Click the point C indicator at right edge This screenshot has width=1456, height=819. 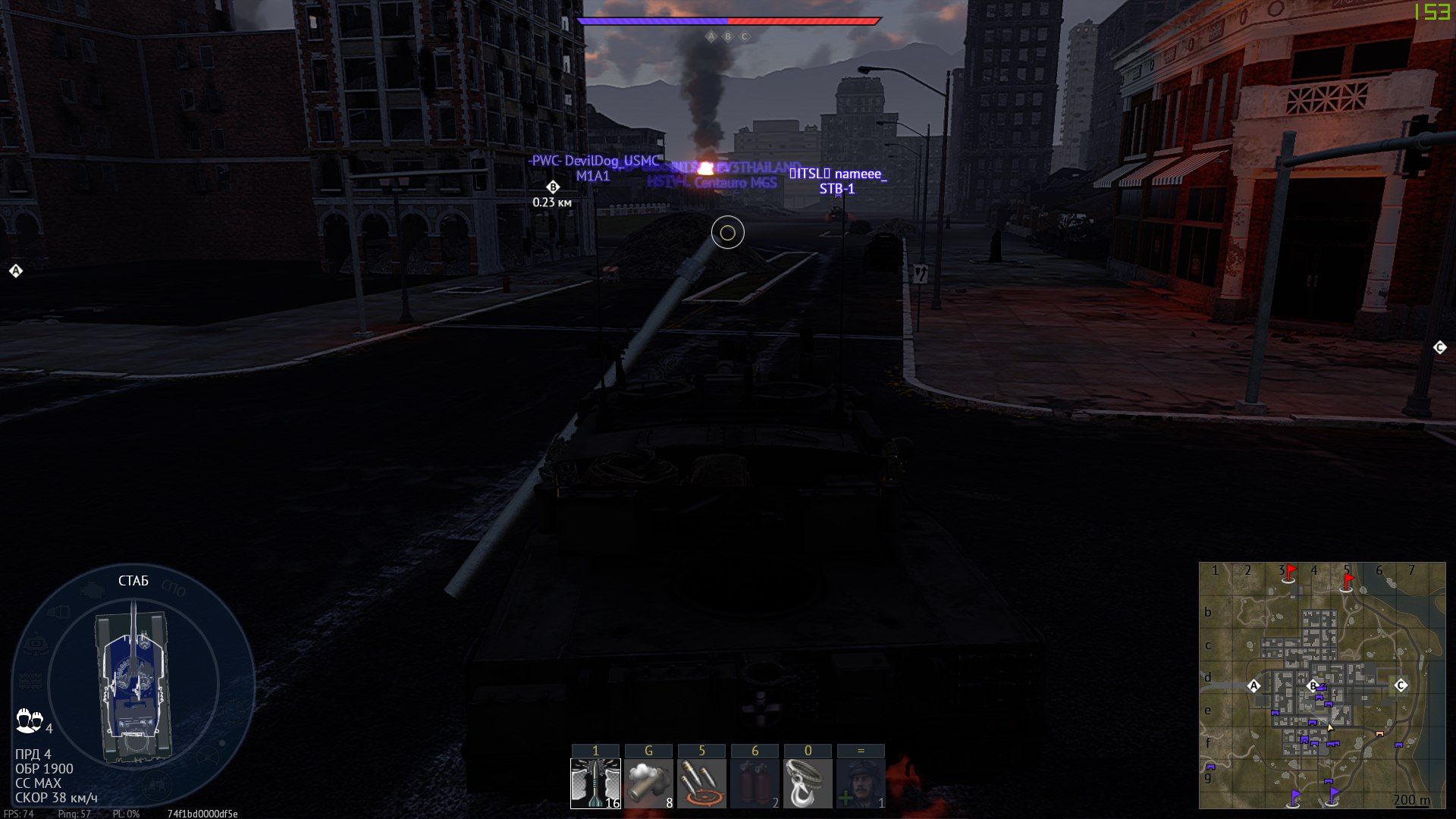point(1440,347)
